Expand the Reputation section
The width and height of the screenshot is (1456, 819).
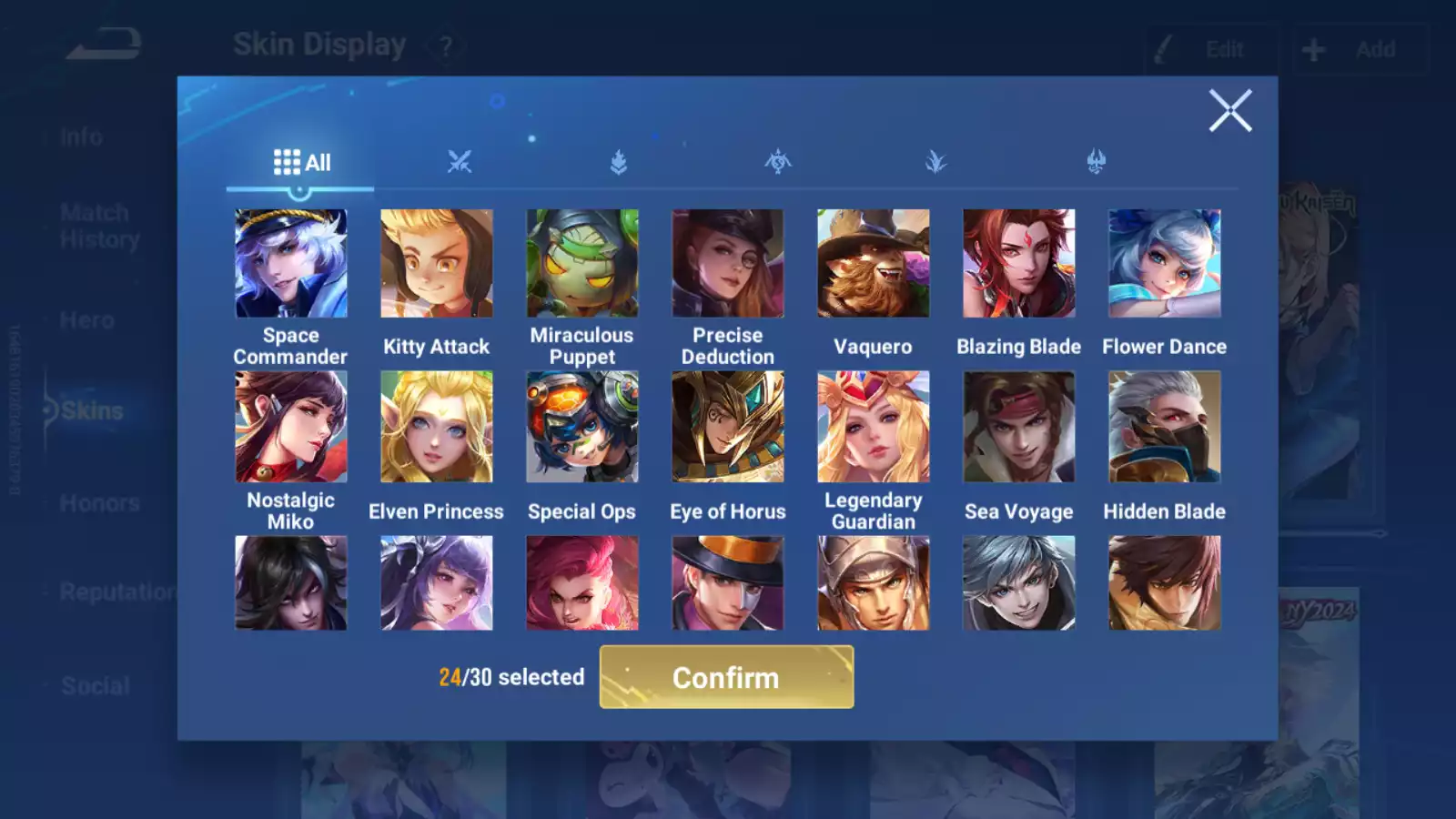click(x=116, y=592)
